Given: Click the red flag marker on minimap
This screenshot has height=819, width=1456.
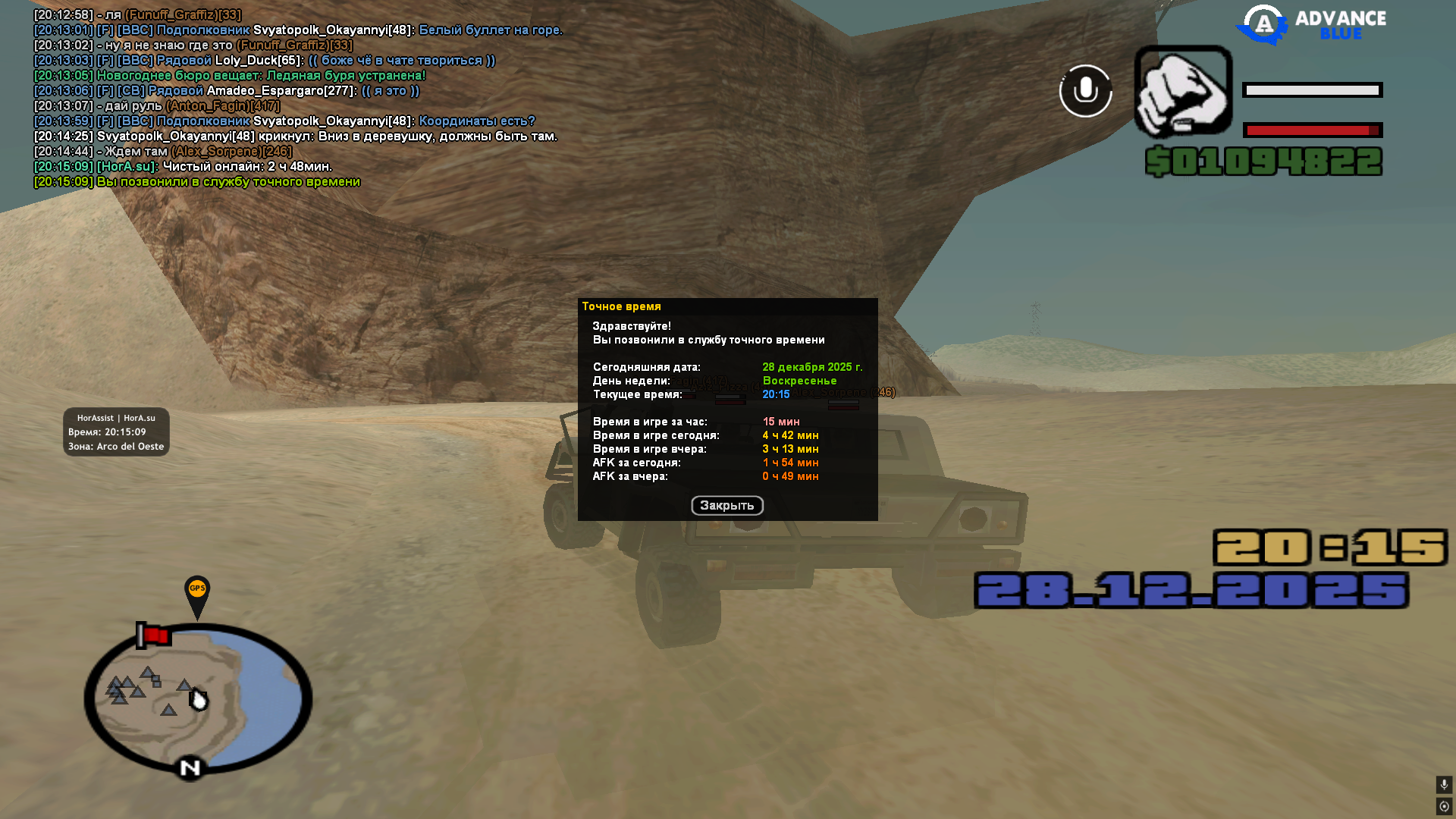Looking at the screenshot, I should click(x=154, y=635).
